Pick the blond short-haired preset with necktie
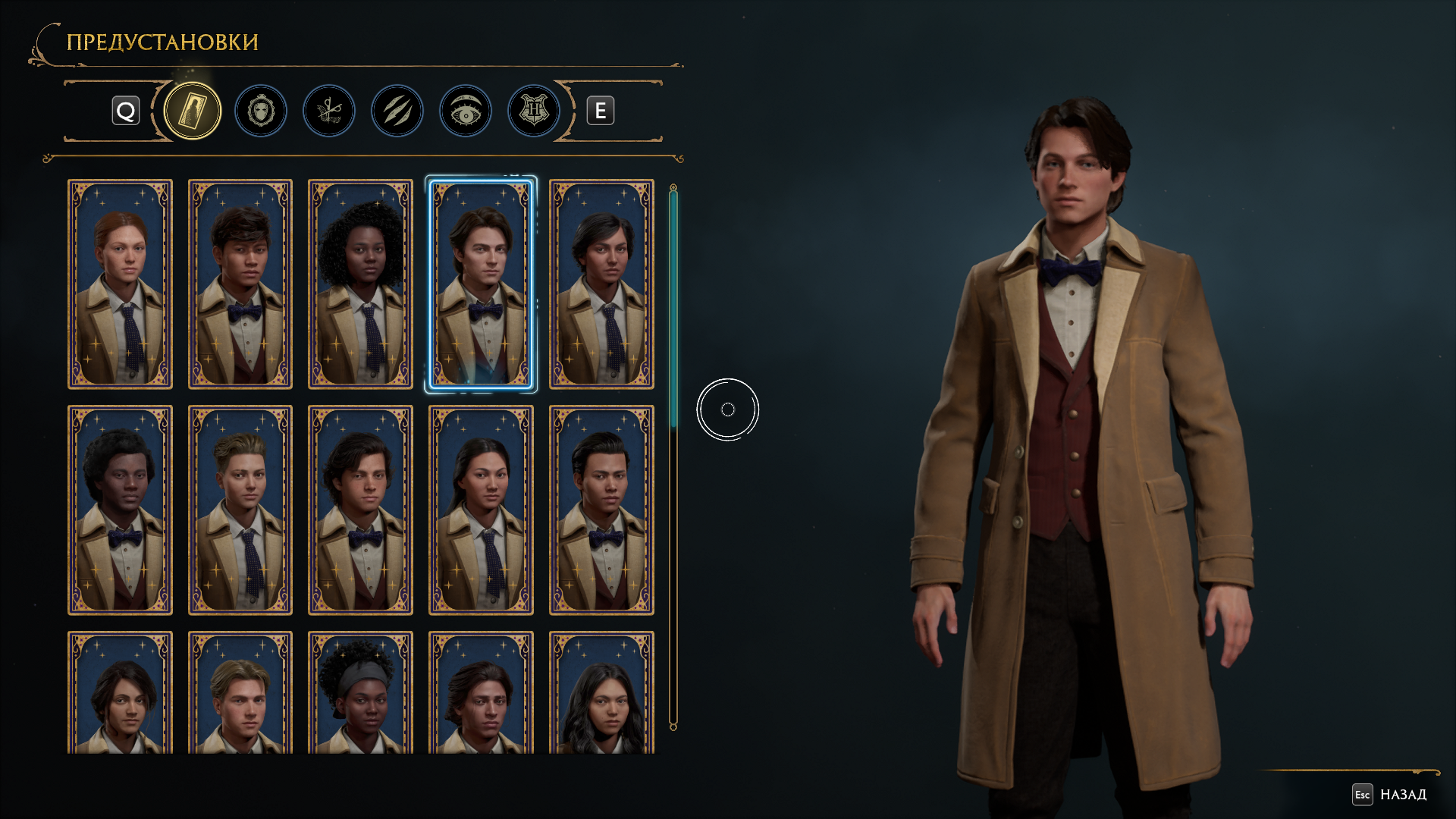 coord(240,510)
